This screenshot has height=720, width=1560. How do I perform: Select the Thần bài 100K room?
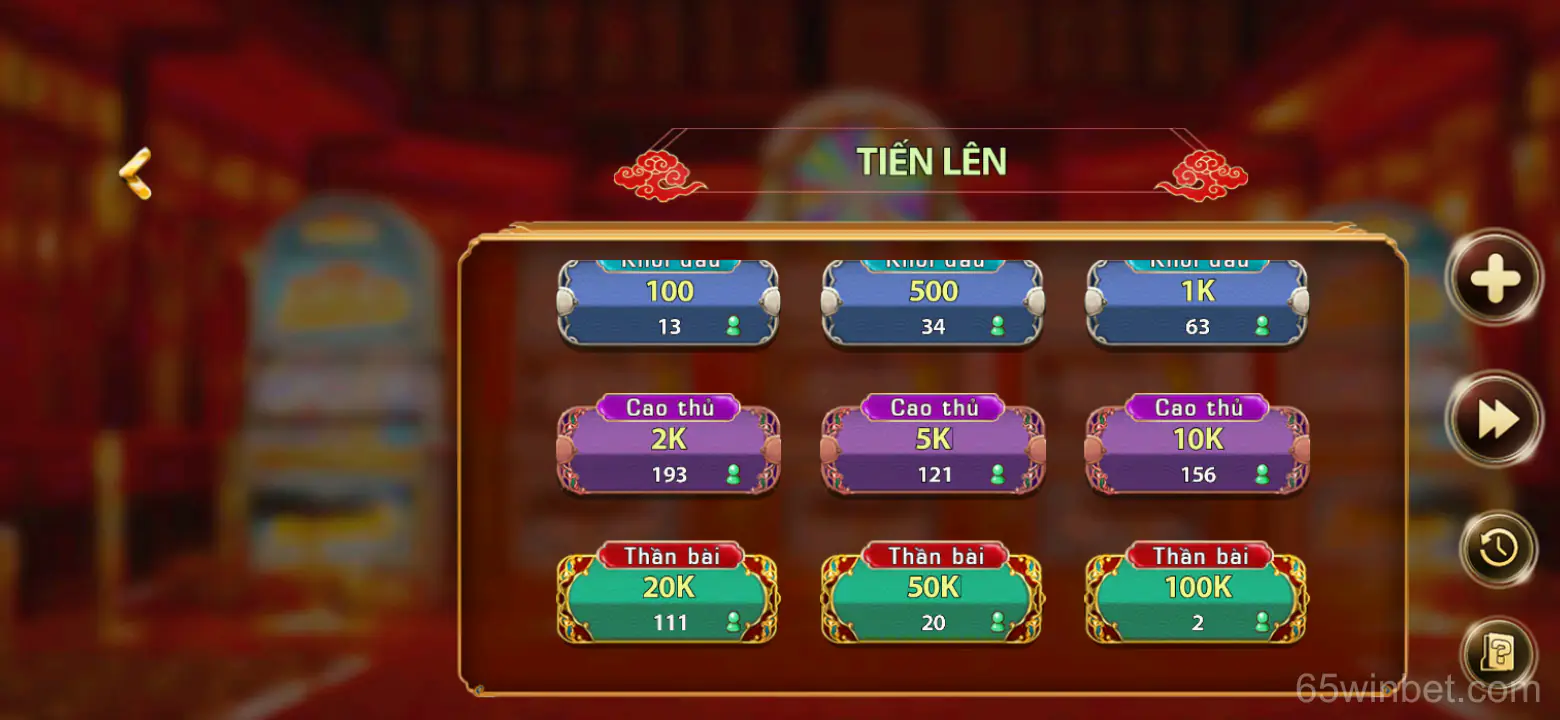point(1196,595)
